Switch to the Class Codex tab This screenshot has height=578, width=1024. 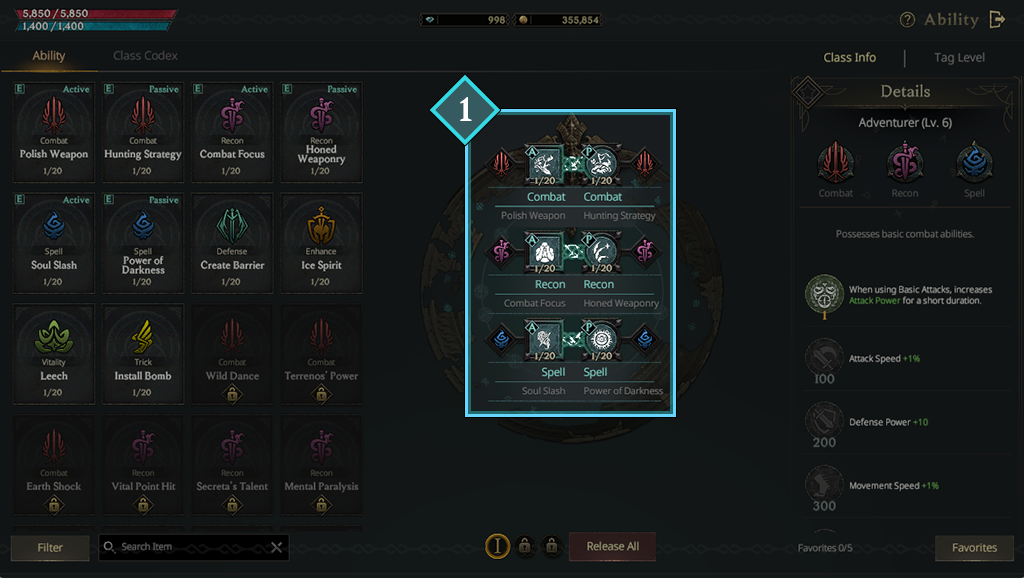(145, 56)
